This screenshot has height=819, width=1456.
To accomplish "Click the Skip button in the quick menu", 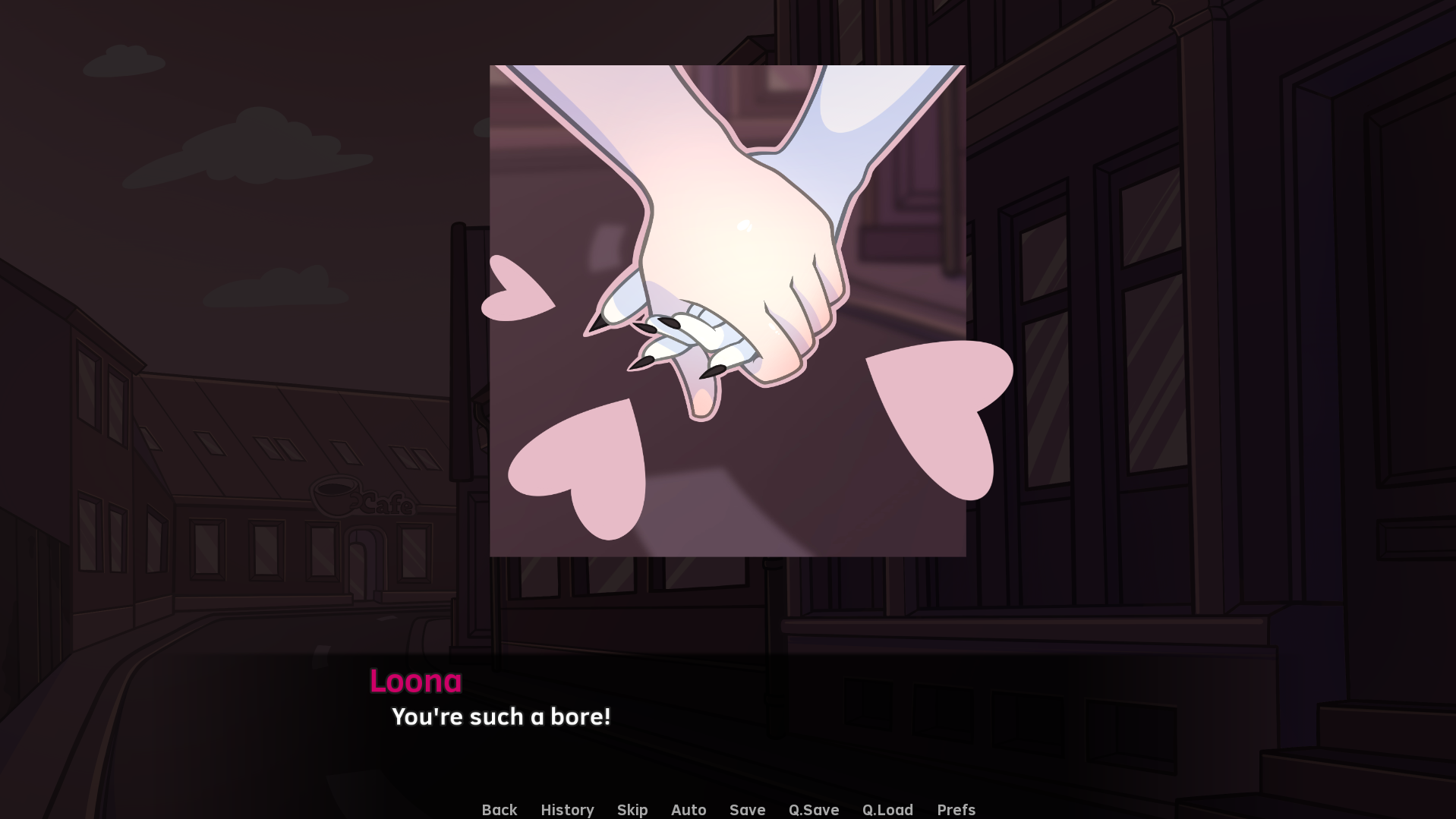I will [632, 809].
